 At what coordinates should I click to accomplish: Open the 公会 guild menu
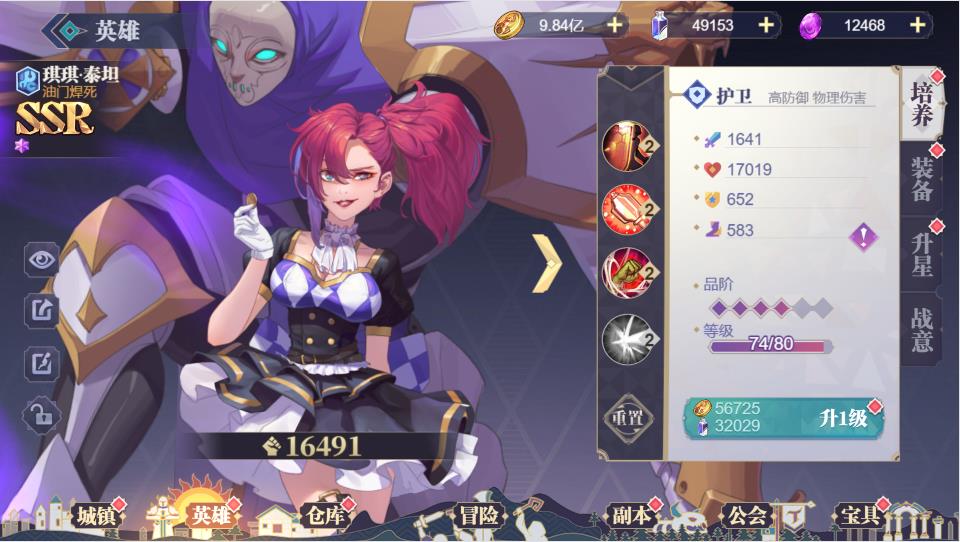[x=747, y=516]
